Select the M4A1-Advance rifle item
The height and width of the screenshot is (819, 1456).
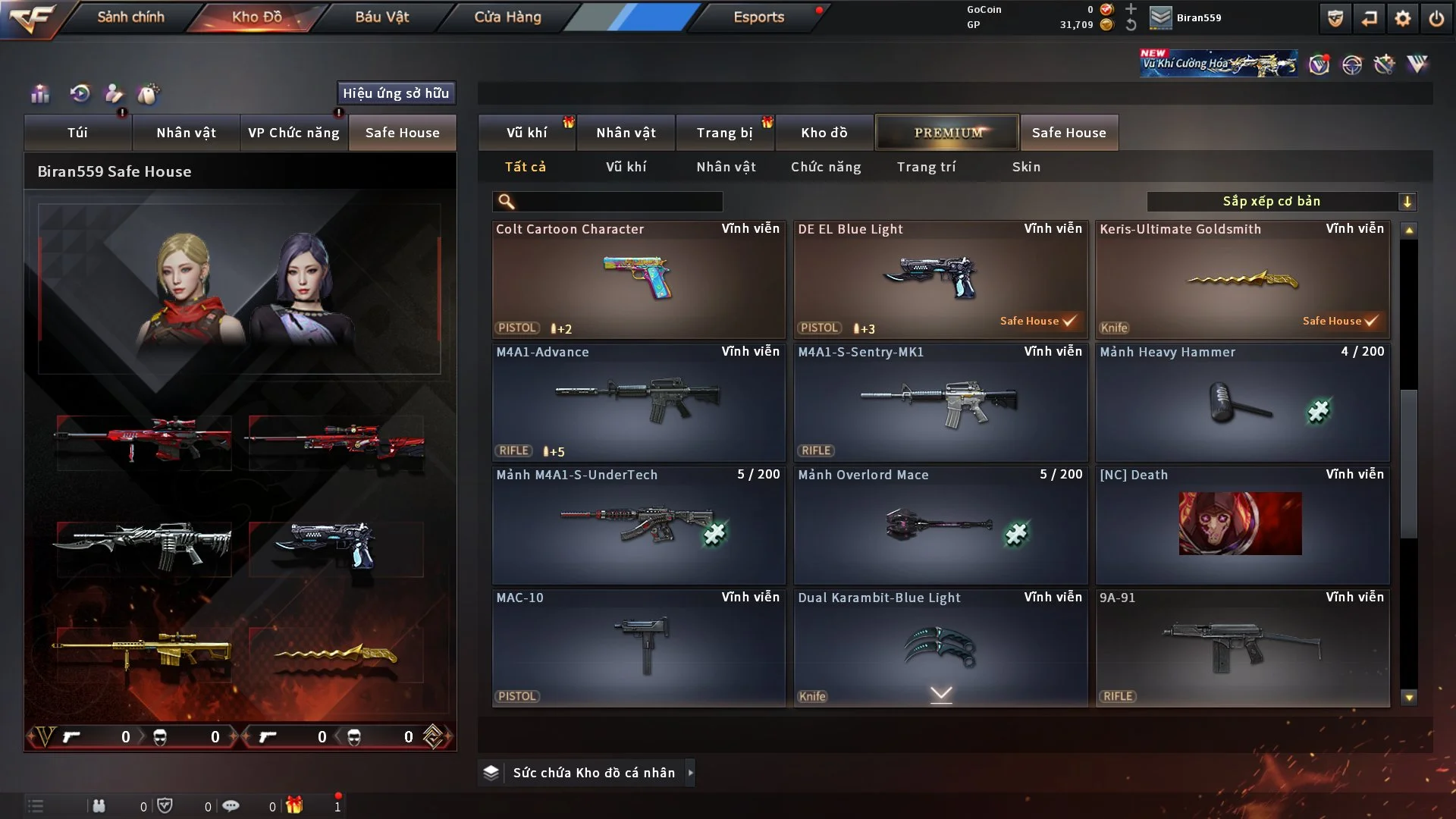pos(638,403)
